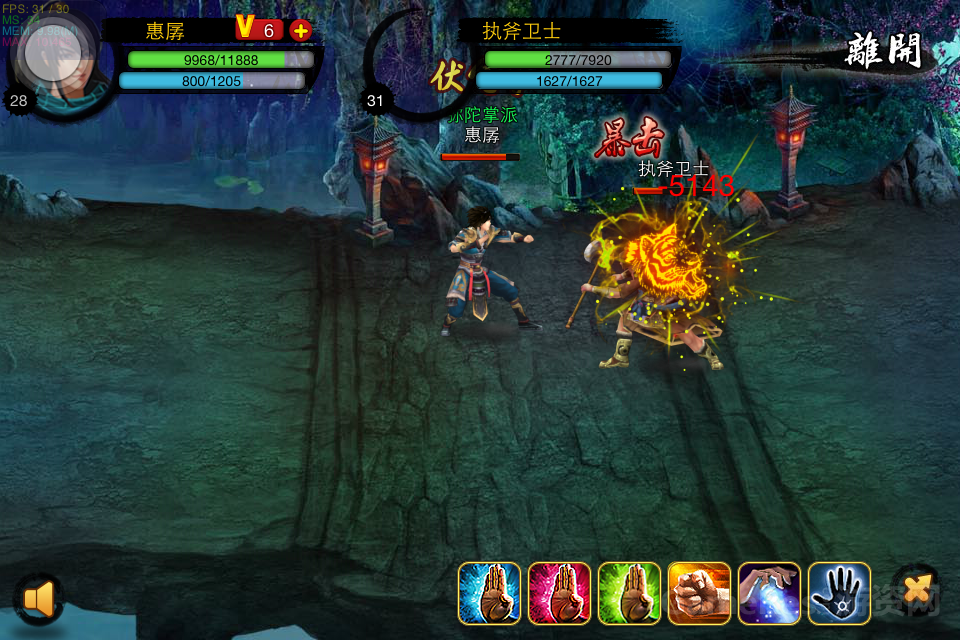Click the yellow plus button beside VIP
Image resolution: width=960 pixels, height=640 pixels.
point(300,30)
